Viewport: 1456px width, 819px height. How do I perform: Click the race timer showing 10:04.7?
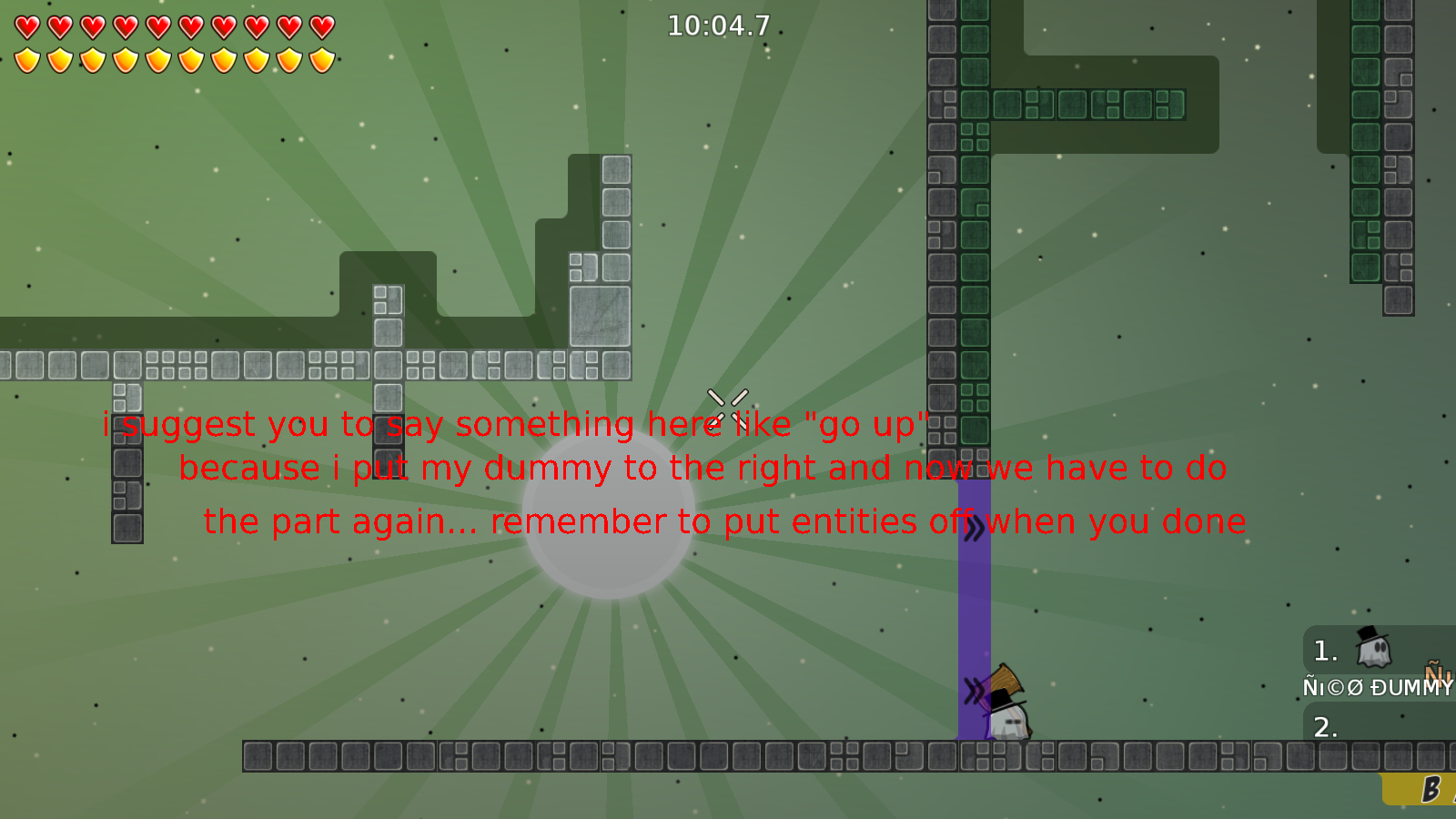(718, 26)
